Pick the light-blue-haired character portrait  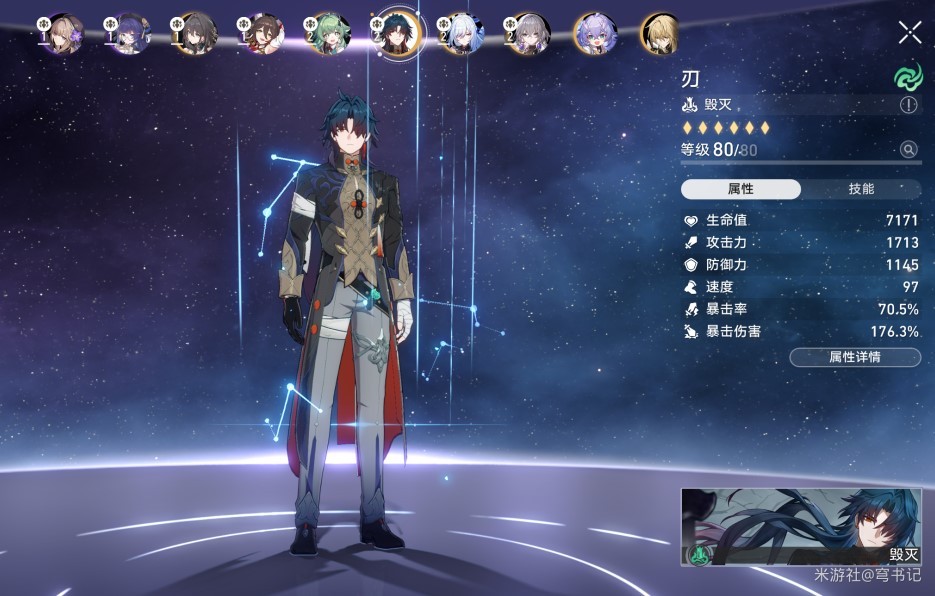coord(461,34)
